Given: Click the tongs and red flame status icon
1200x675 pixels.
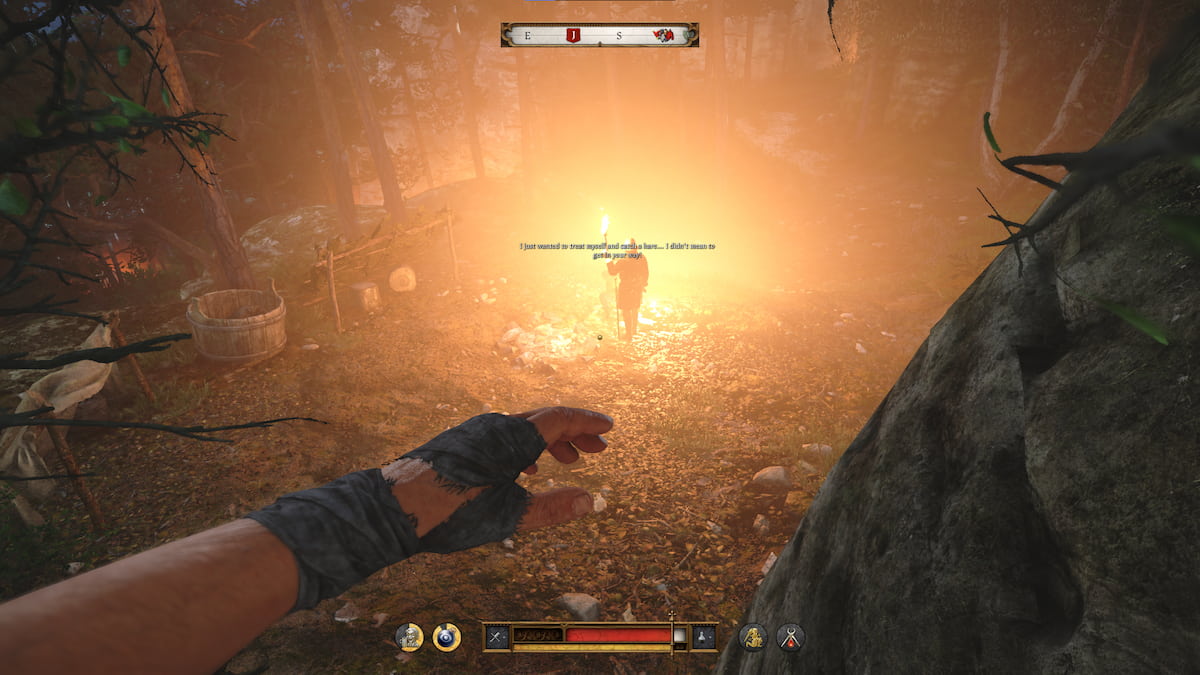Looking at the screenshot, I should [790, 637].
